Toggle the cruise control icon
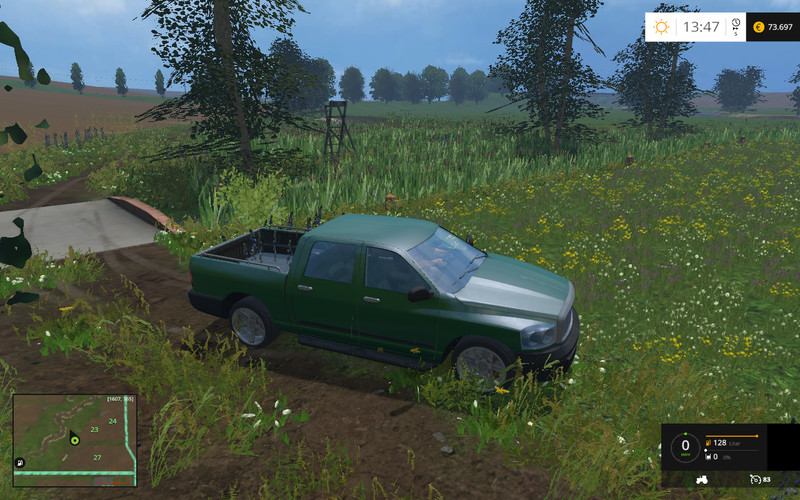 point(755,480)
